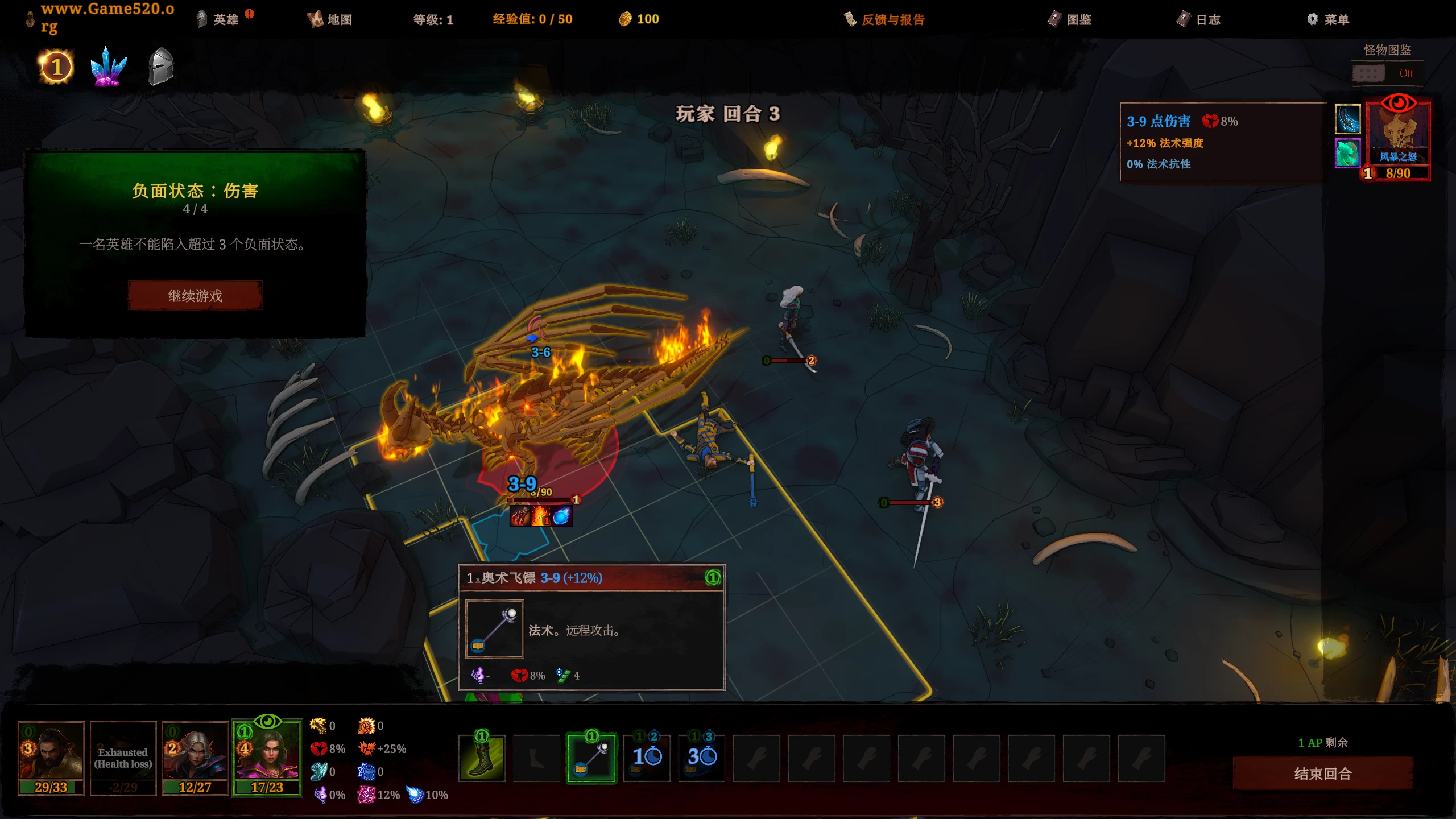Select the bearded hero portrait with 29/33 health
1456x819 pixels.
51,752
